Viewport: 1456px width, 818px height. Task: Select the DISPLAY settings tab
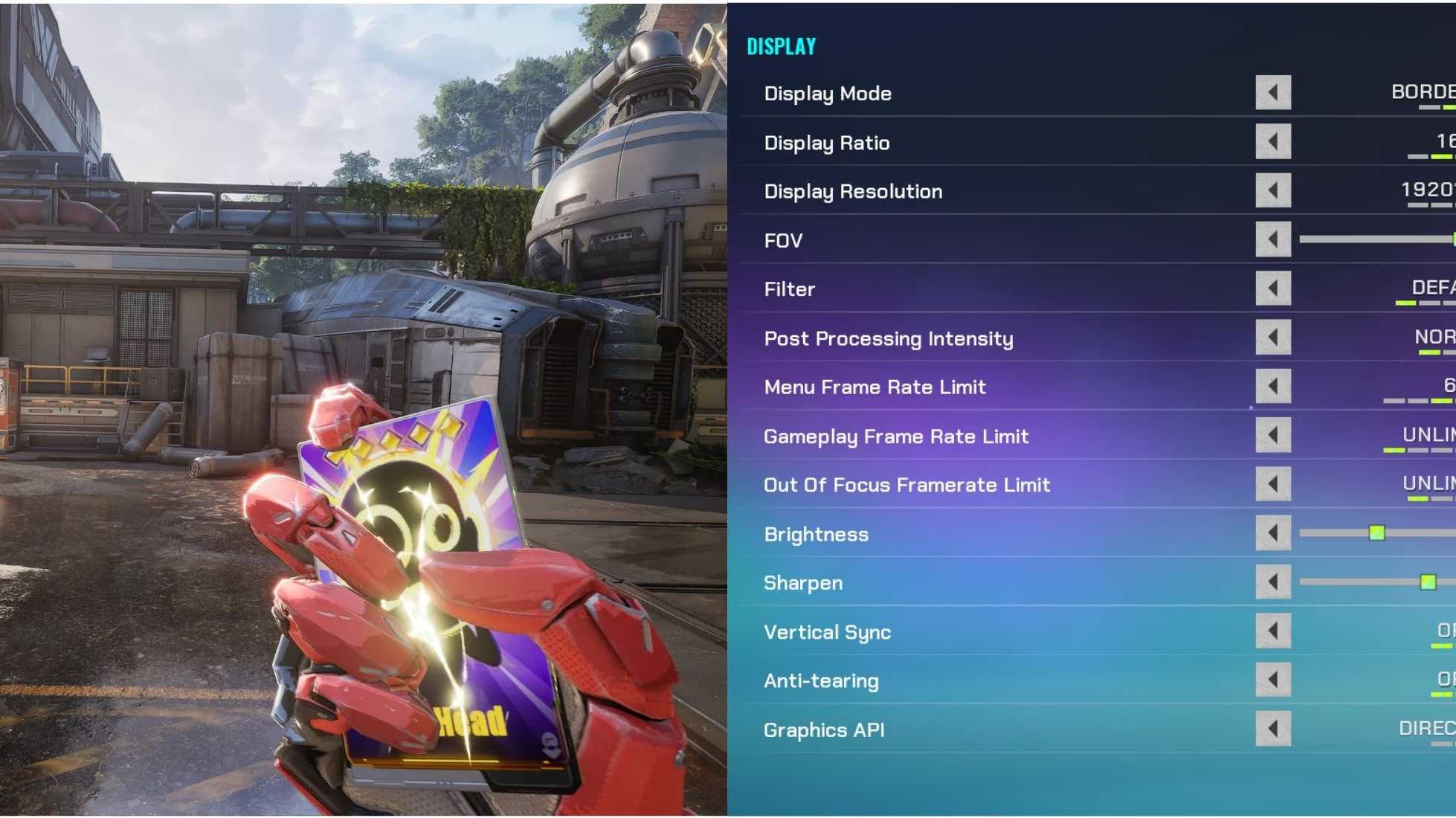click(x=780, y=45)
